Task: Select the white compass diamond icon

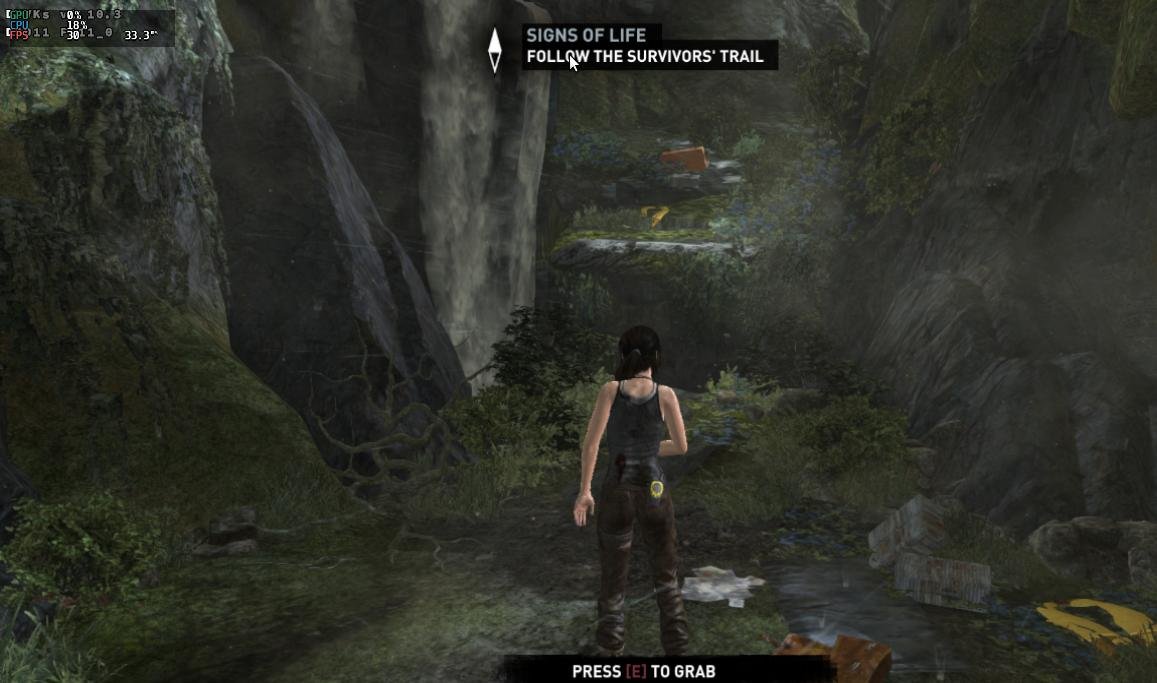Action: pos(494,50)
